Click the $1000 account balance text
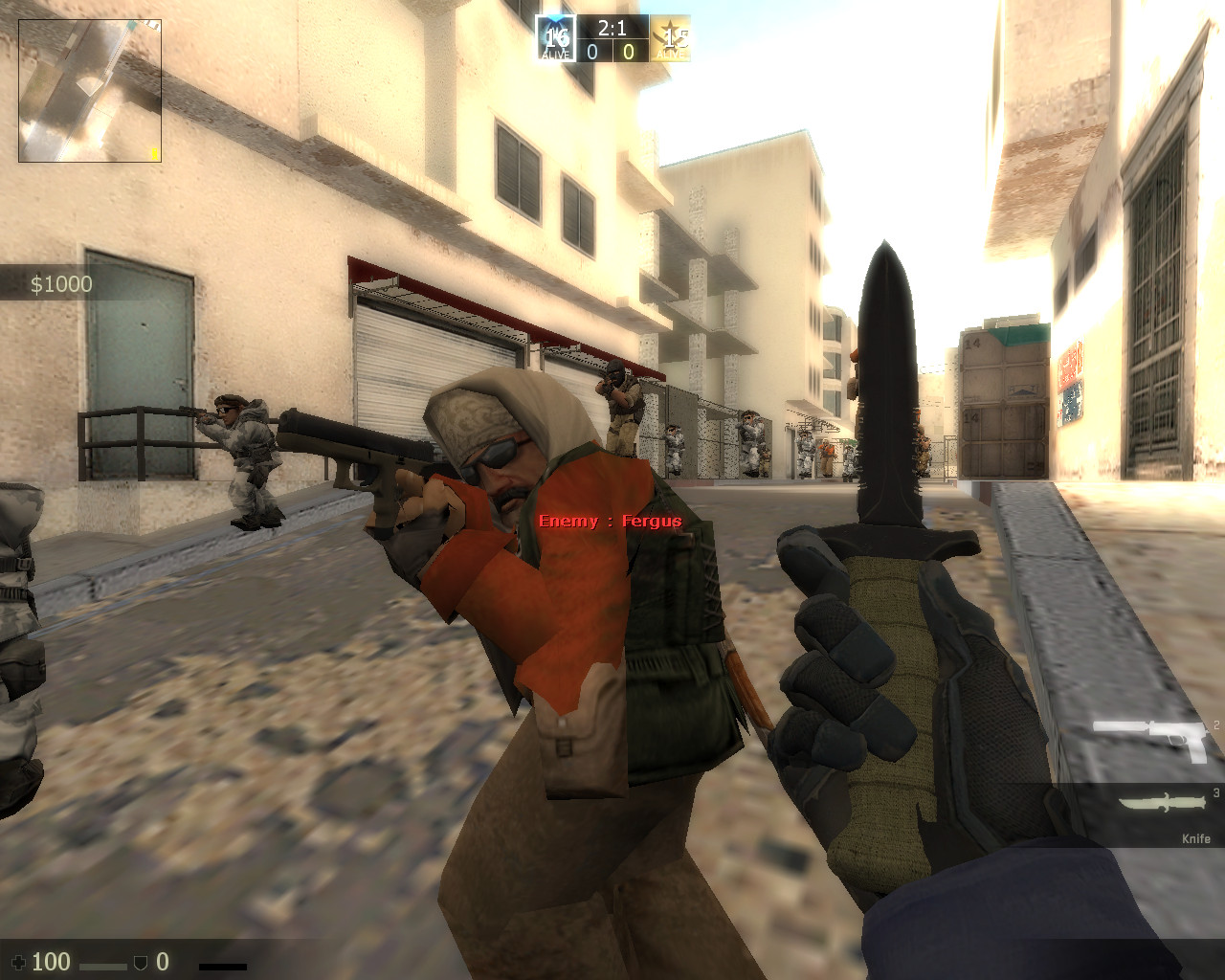This screenshot has height=980, width=1225. click(60, 283)
